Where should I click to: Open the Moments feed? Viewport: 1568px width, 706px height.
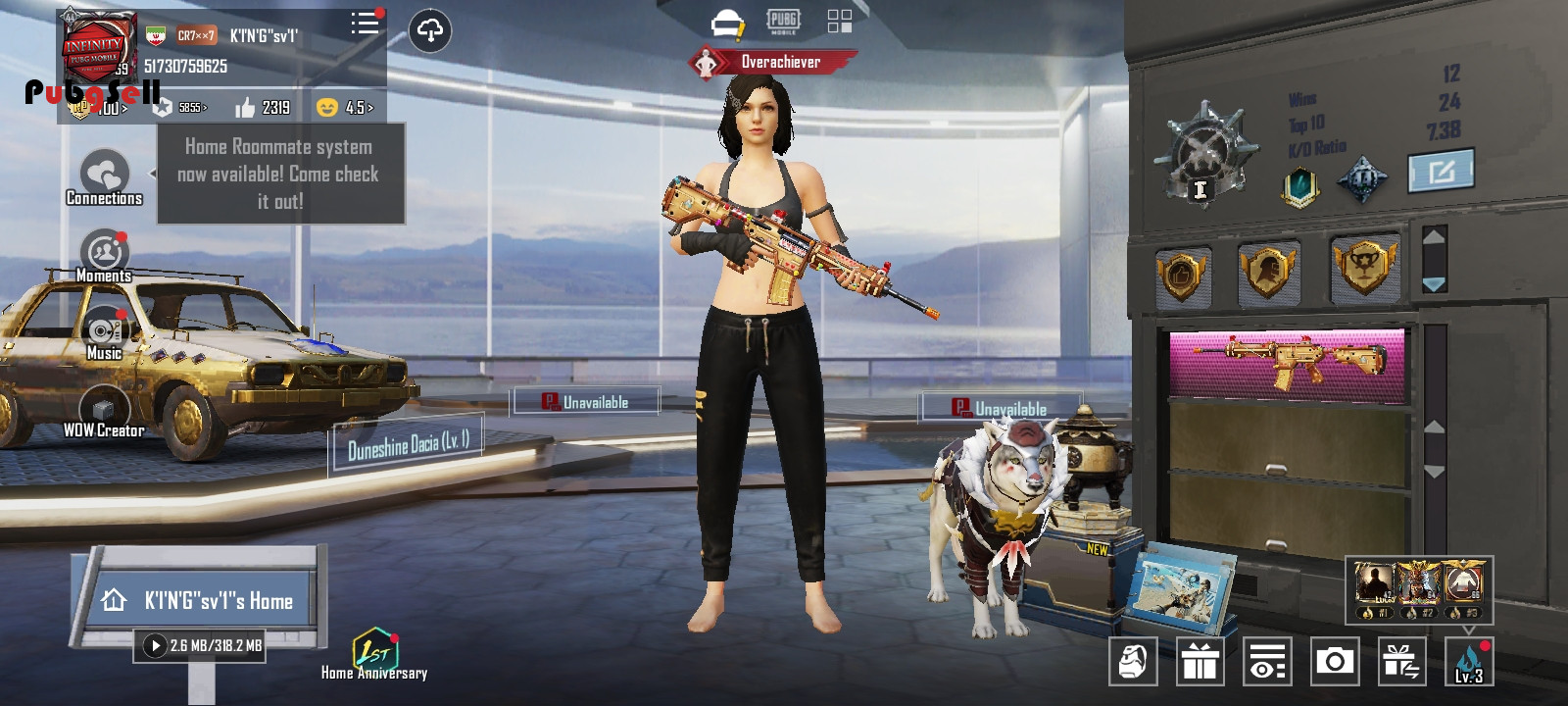pos(104,255)
